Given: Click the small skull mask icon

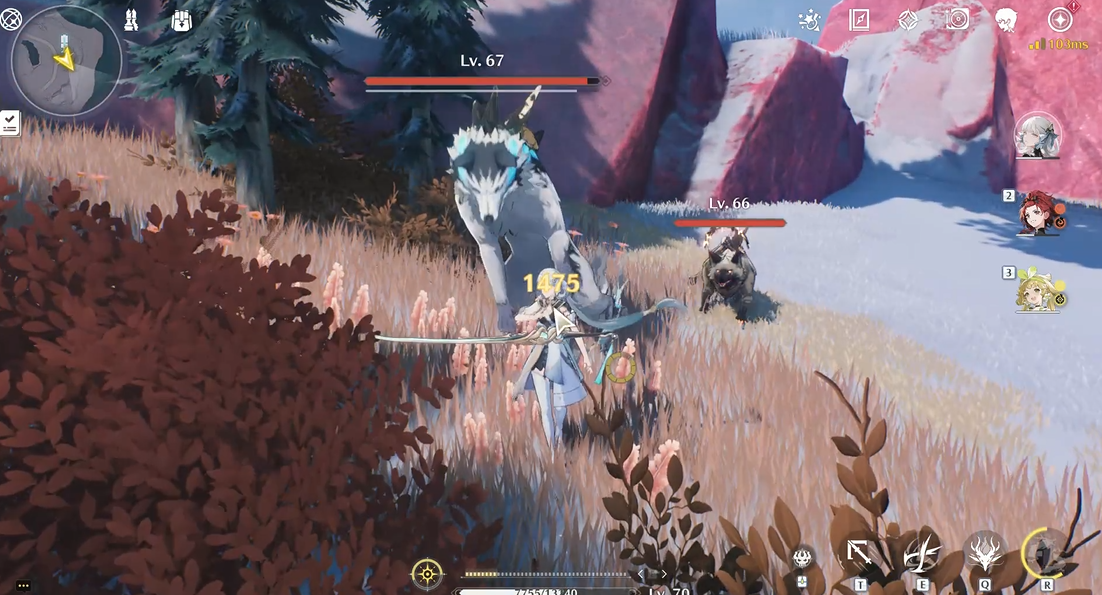Looking at the screenshot, I should pos(801,558).
